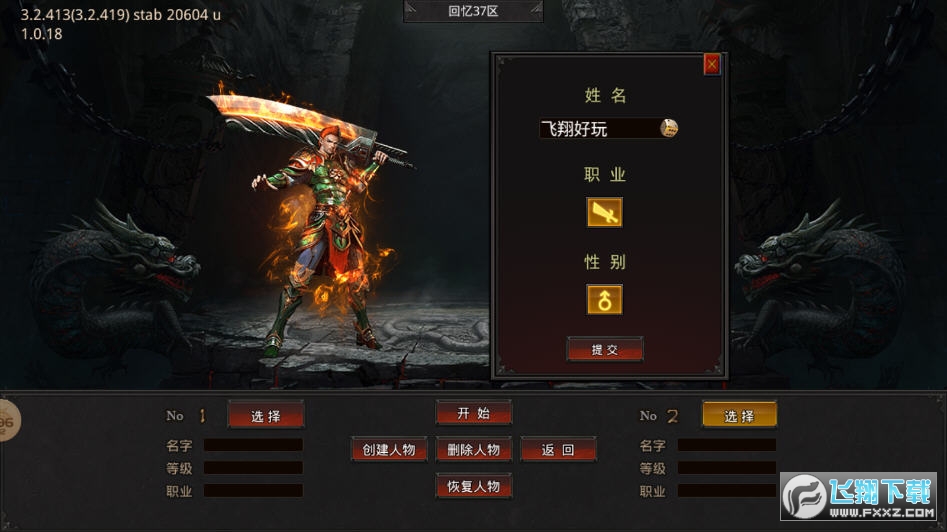947x532 pixels.
Task: Restore a character with 恢复人物
Action: (473, 486)
